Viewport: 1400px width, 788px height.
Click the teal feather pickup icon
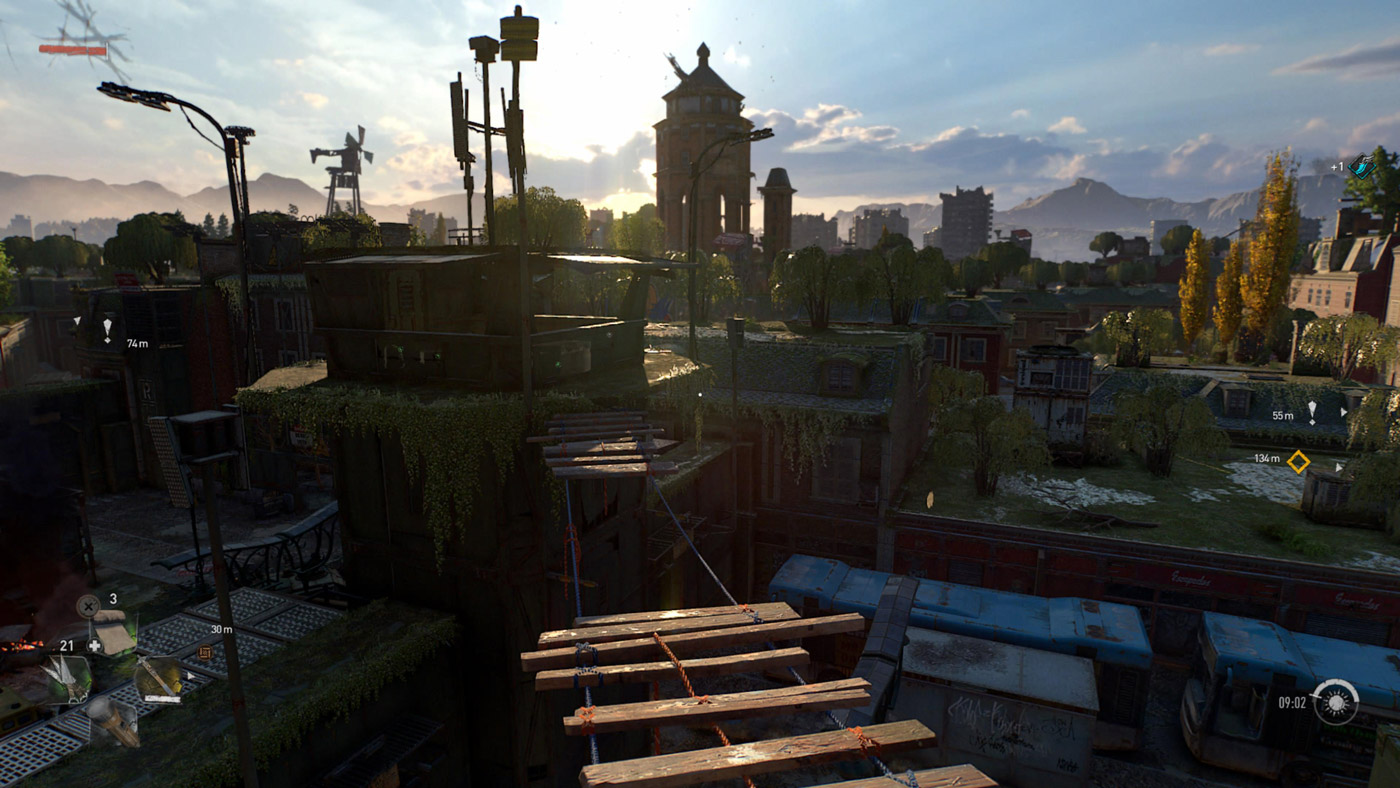click(1361, 166)
